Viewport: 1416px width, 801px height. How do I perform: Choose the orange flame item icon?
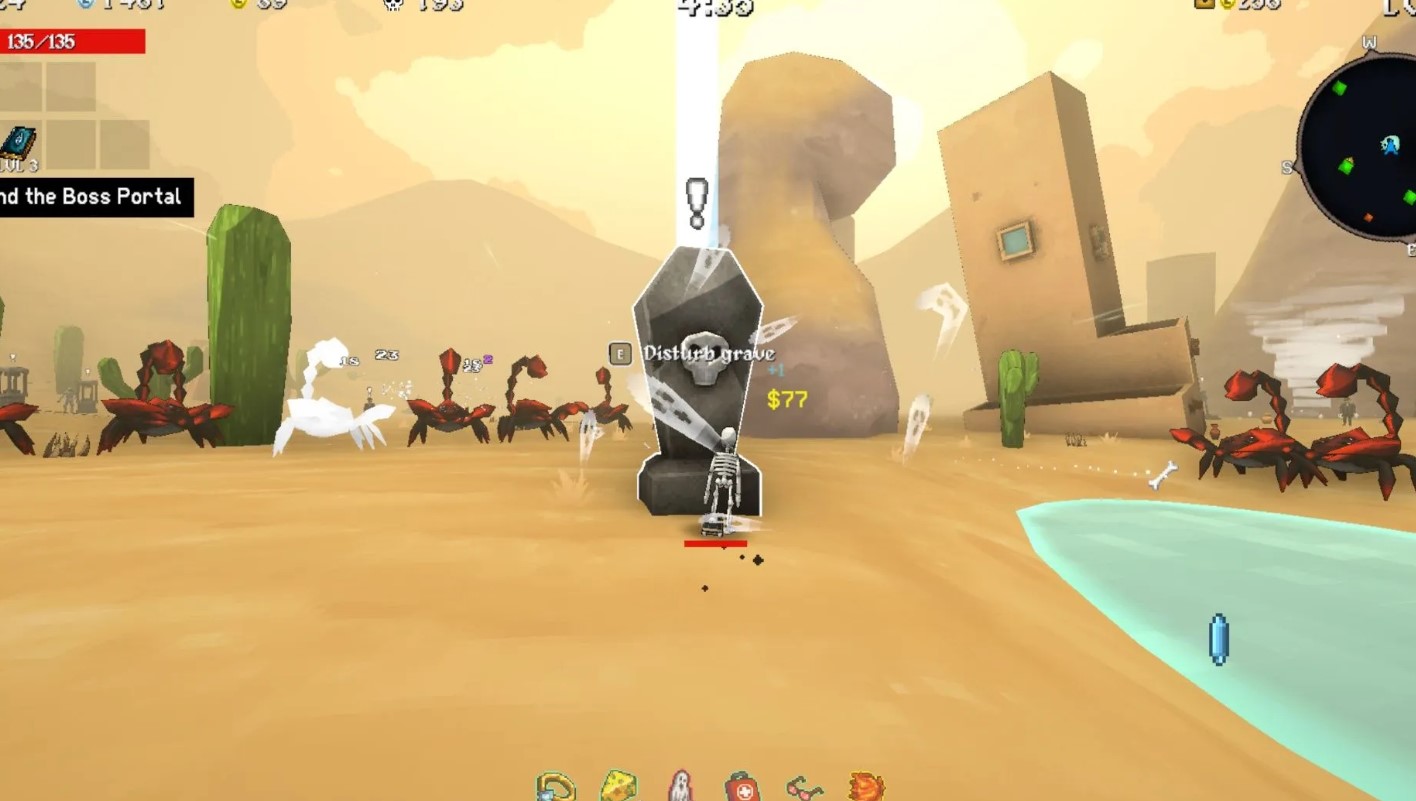pyautogui.click(x=865, y=787)
